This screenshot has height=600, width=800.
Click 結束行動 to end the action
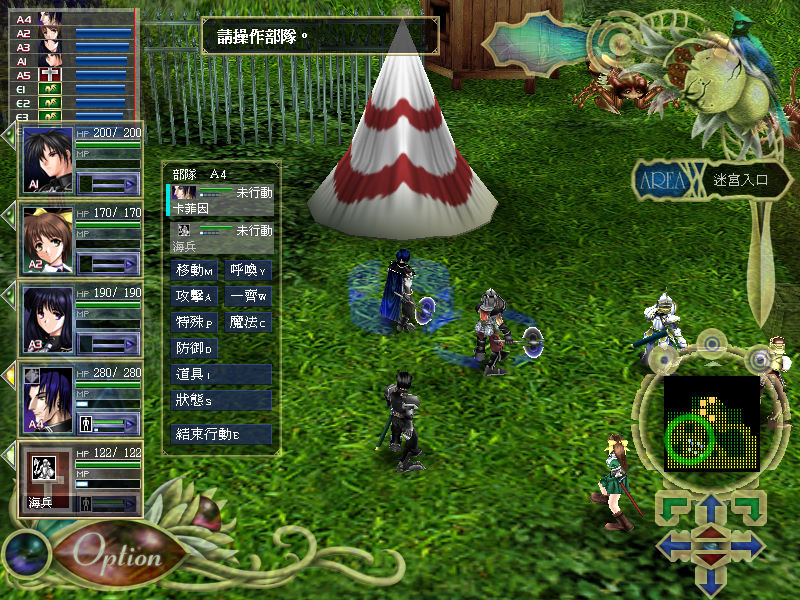coord(221,434)
